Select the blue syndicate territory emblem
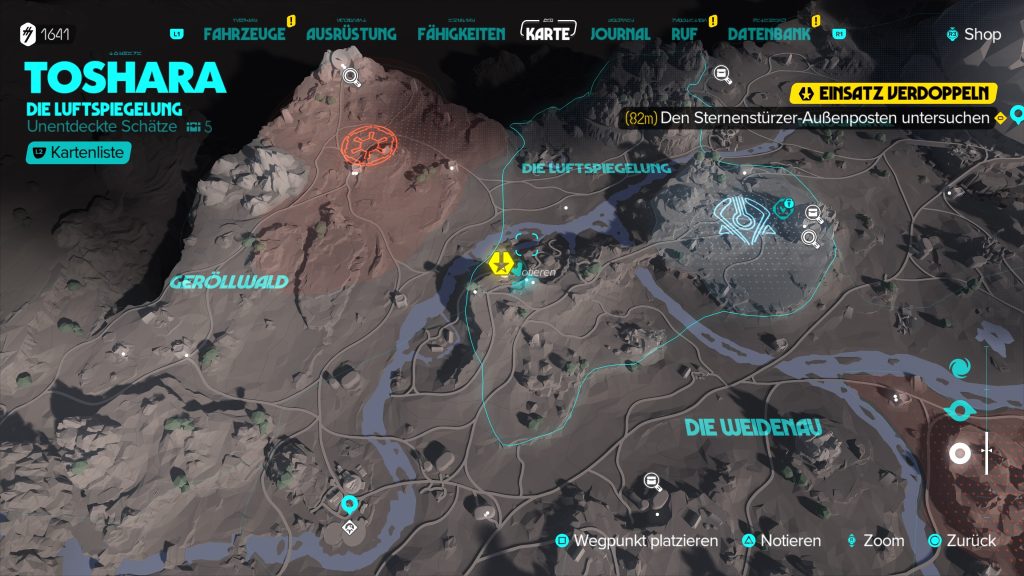This screenshot has height=576, width=1024. tap(741, 216)
